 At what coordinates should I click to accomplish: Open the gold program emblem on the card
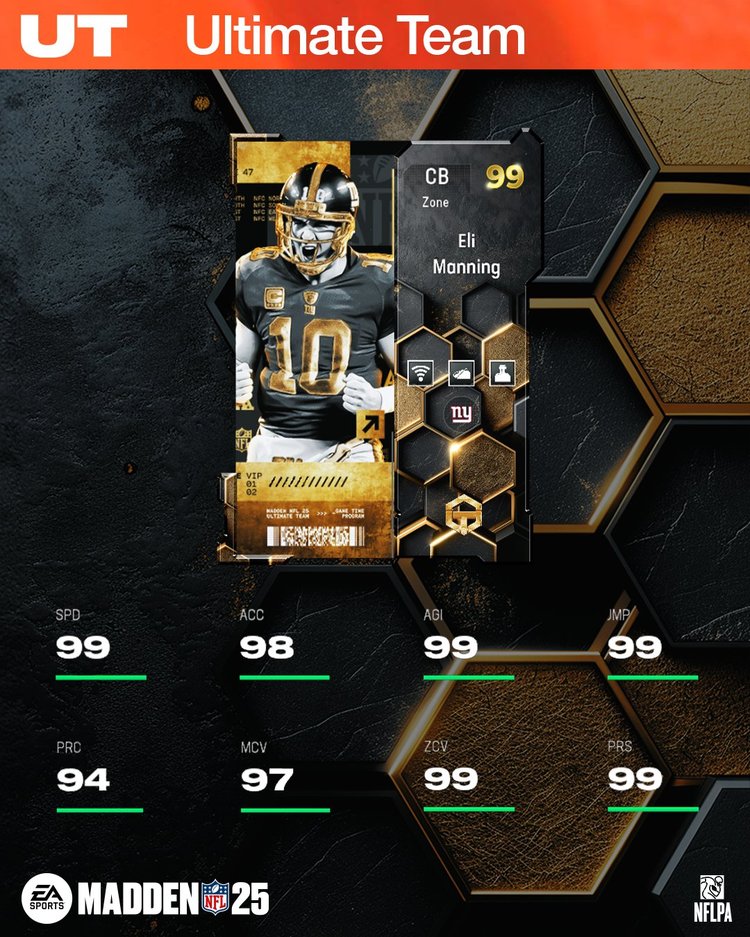[461, 511]
